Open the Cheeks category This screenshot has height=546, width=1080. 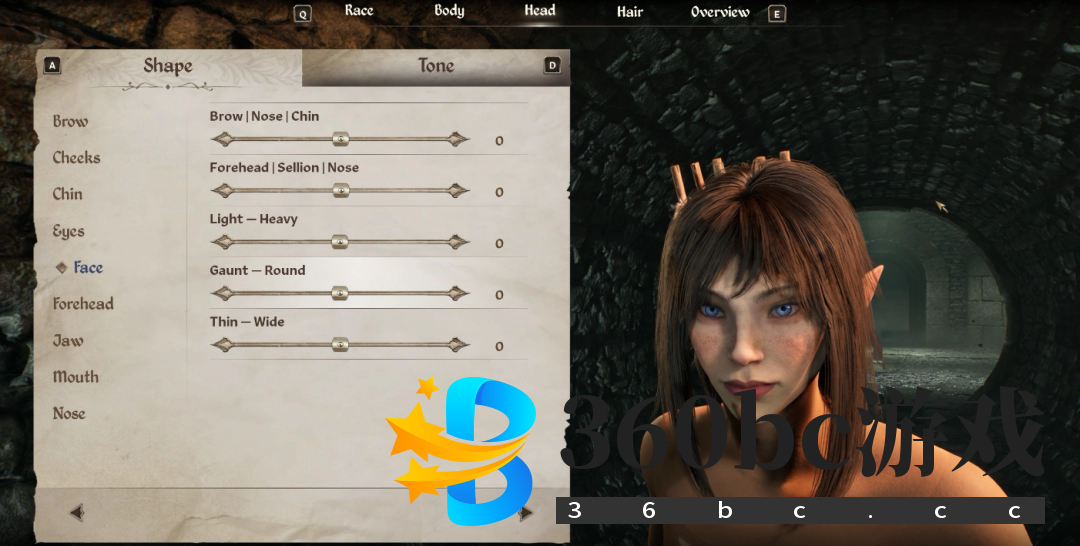click(x=76, y=158)
